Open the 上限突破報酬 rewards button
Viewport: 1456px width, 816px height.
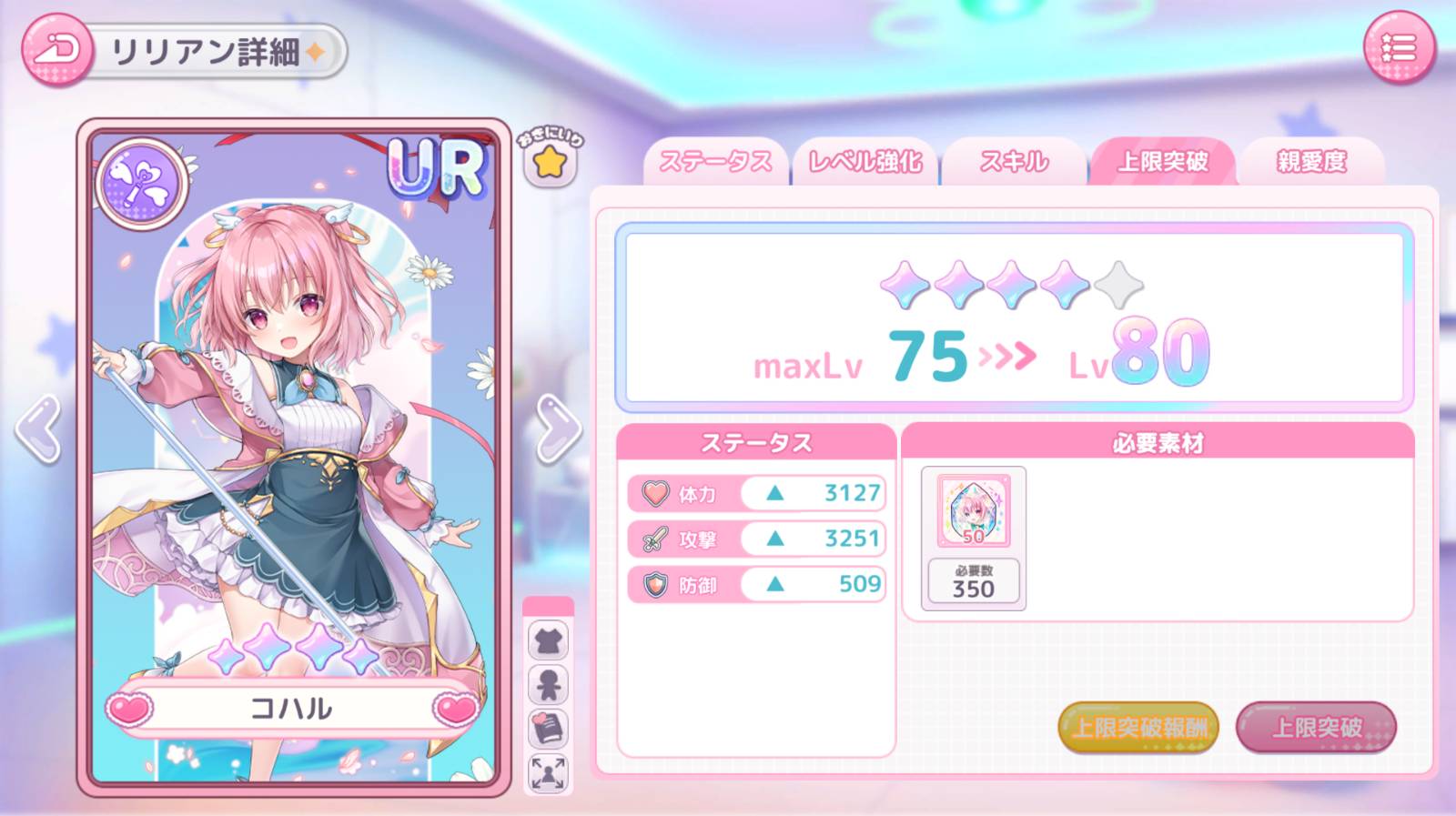(1138, 727)
